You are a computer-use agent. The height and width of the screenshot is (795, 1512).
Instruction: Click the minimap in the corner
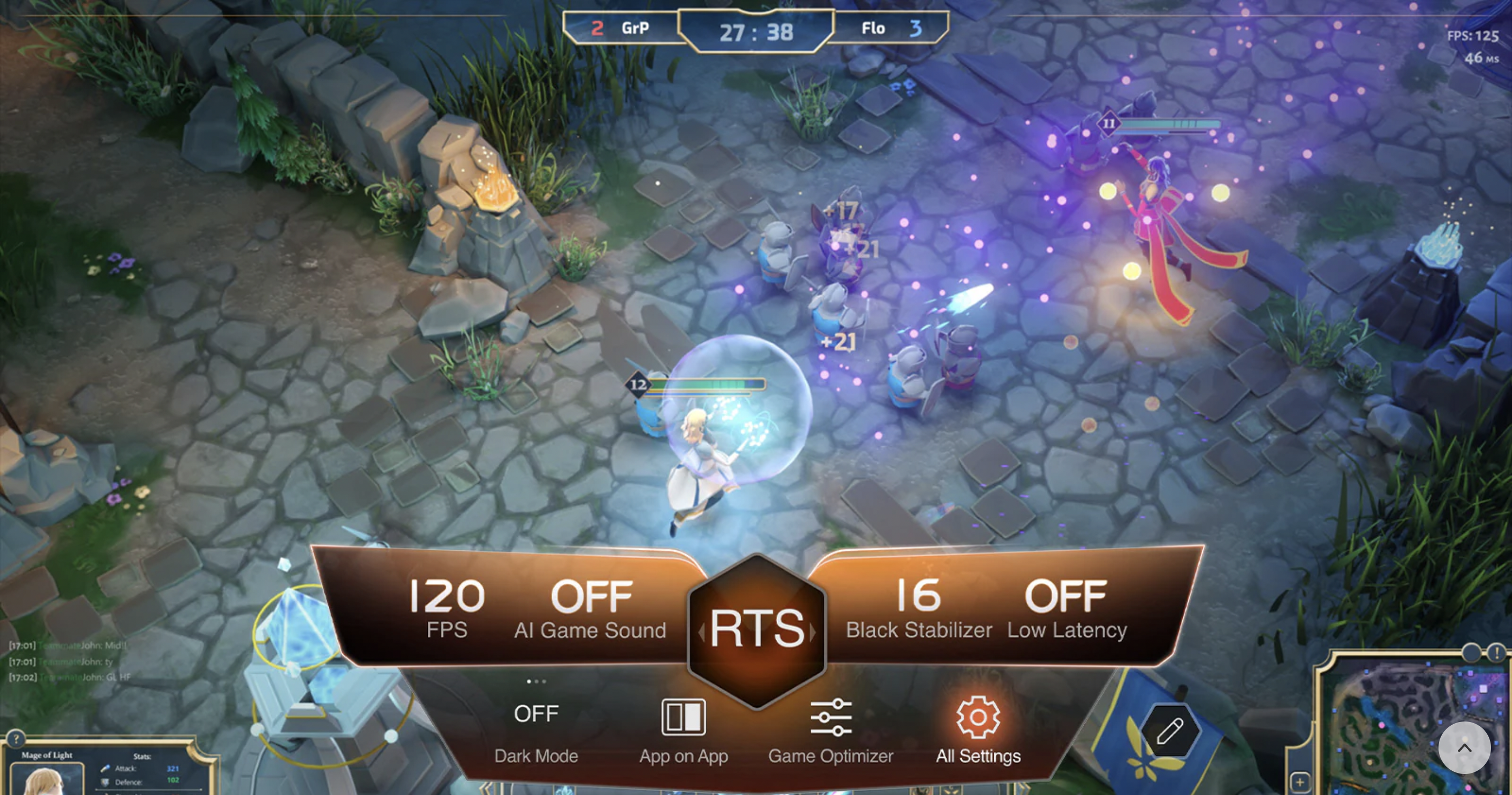(x=1397, y=728)
